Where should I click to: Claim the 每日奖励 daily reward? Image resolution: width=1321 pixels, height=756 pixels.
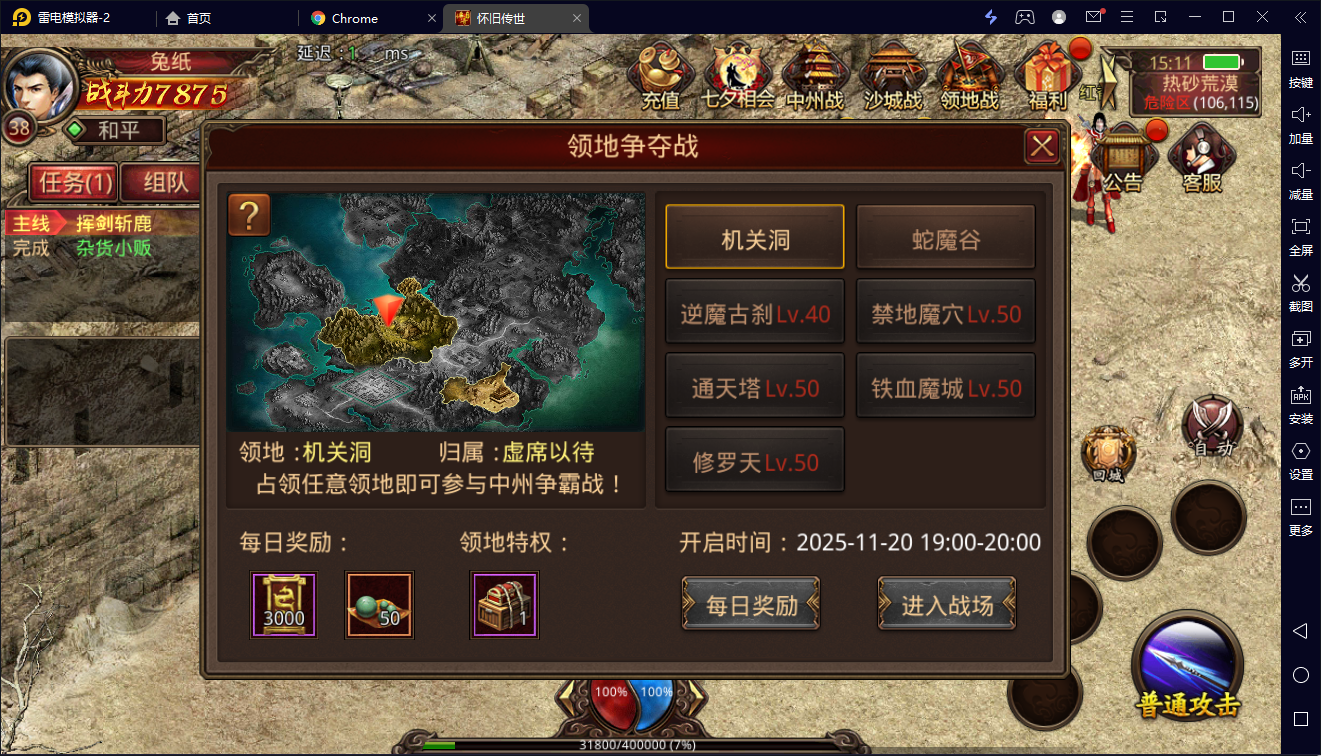click(751, 604)
